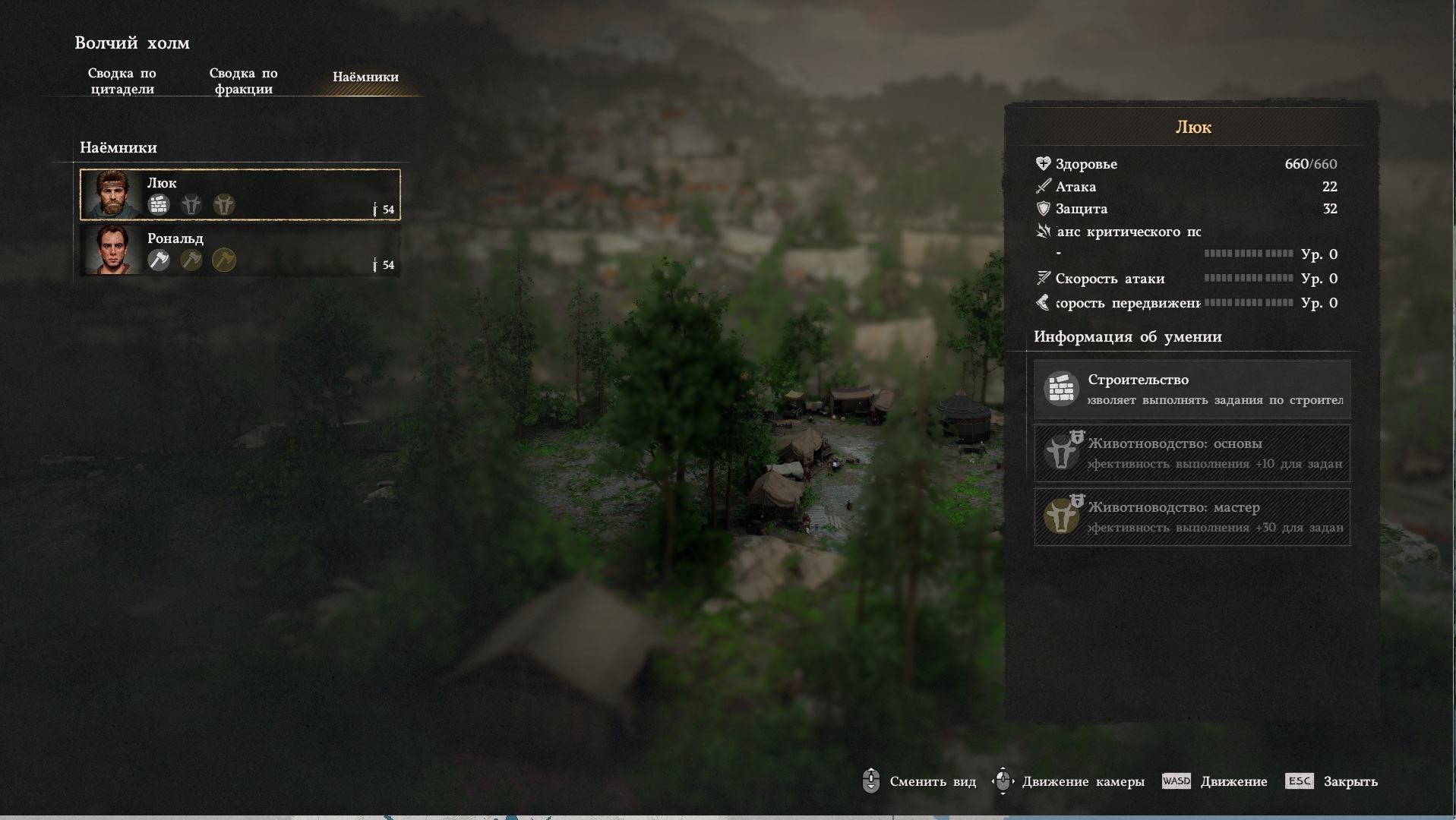Image resolution: width=1456 pixels, height=820 pixels.
Task: Open the Сводка по фракции tab
Action: point(243,81)
